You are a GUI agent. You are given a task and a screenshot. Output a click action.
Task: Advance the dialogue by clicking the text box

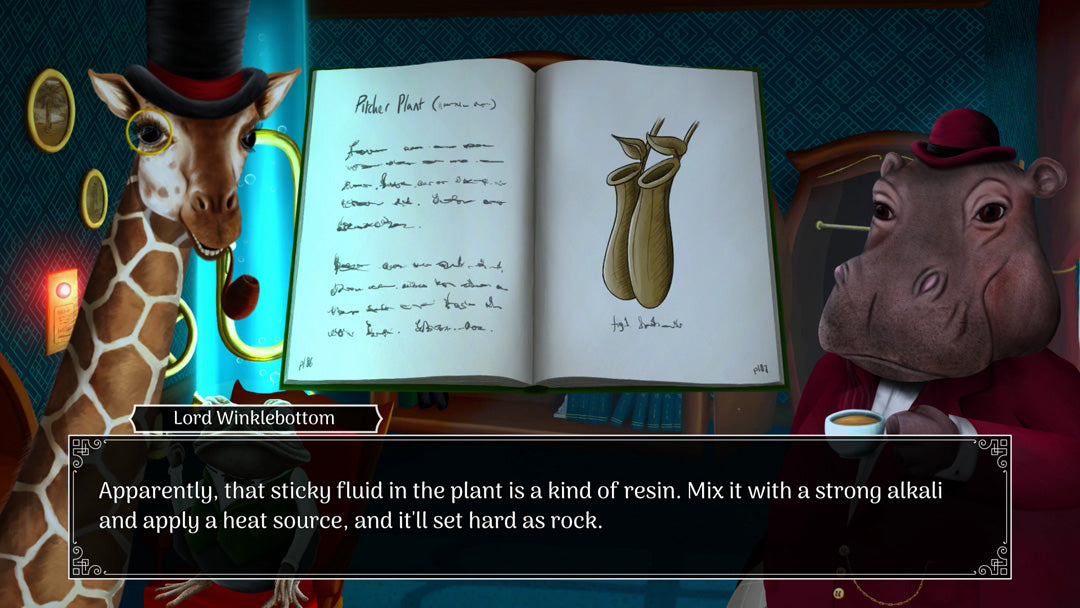(x=539, y=506)
